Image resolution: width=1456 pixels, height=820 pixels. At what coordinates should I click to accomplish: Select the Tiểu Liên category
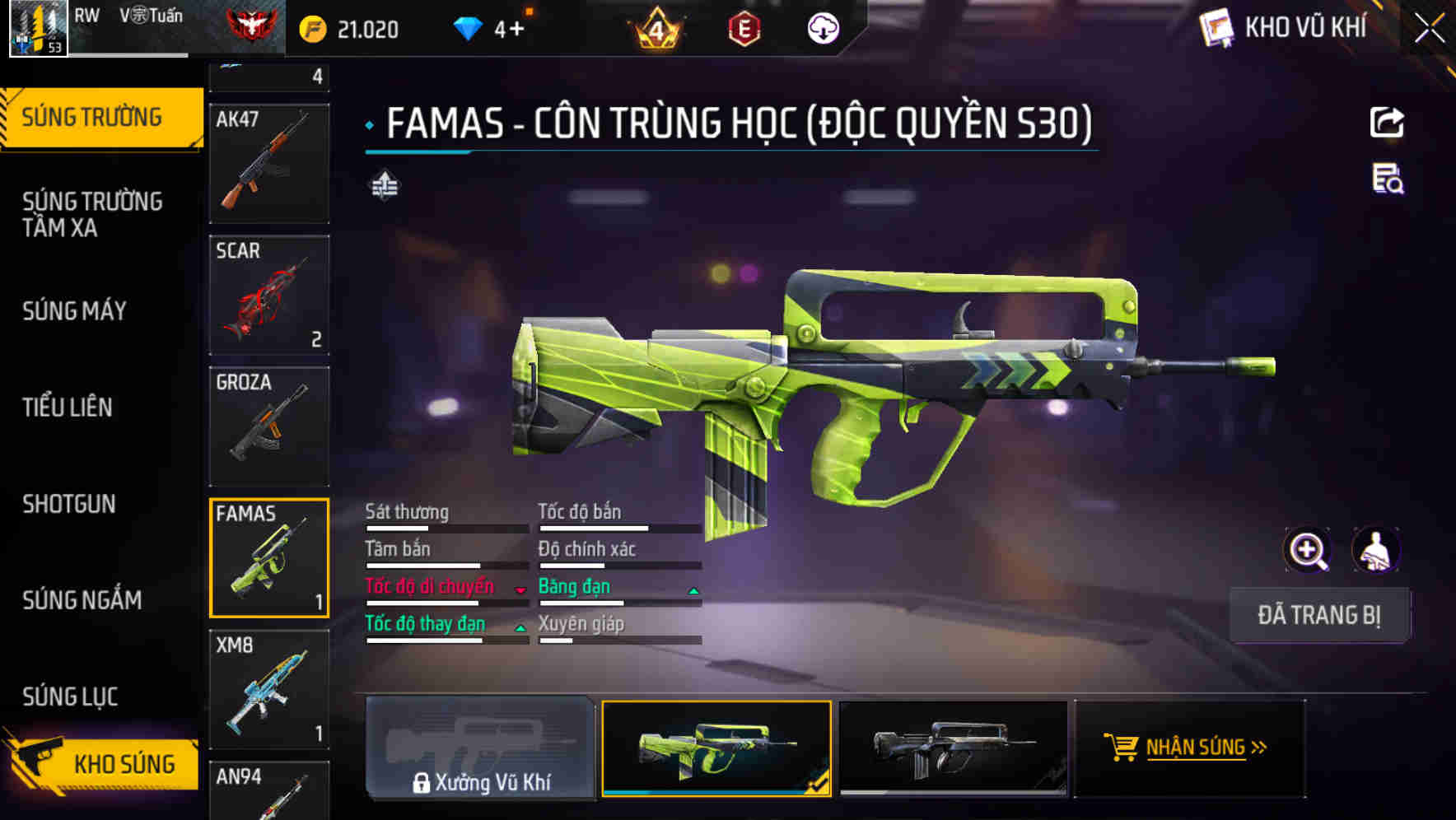pyautogui.click(x=68, y=408)
